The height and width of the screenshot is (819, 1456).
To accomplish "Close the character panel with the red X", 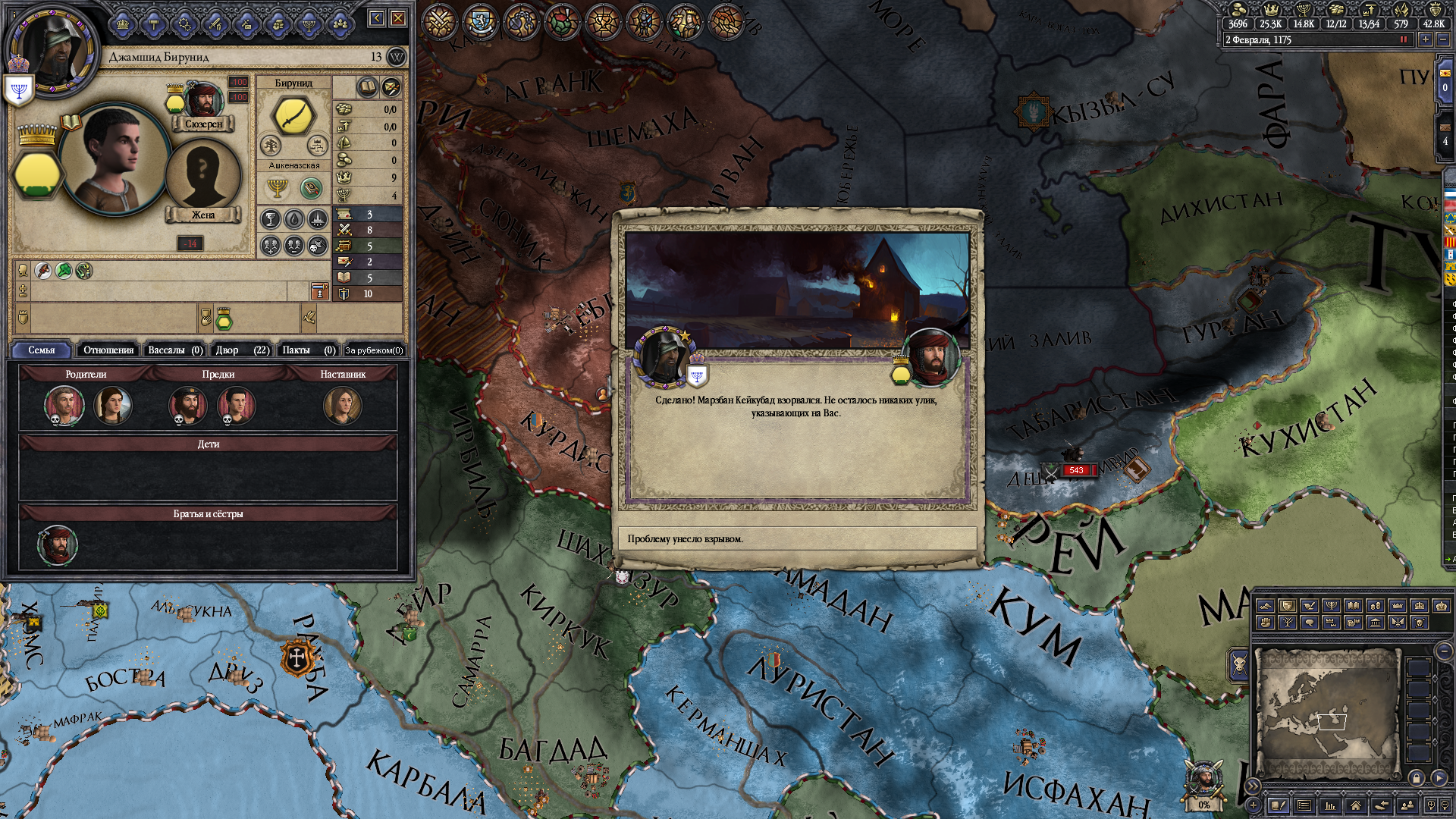I will coord(398,18).
